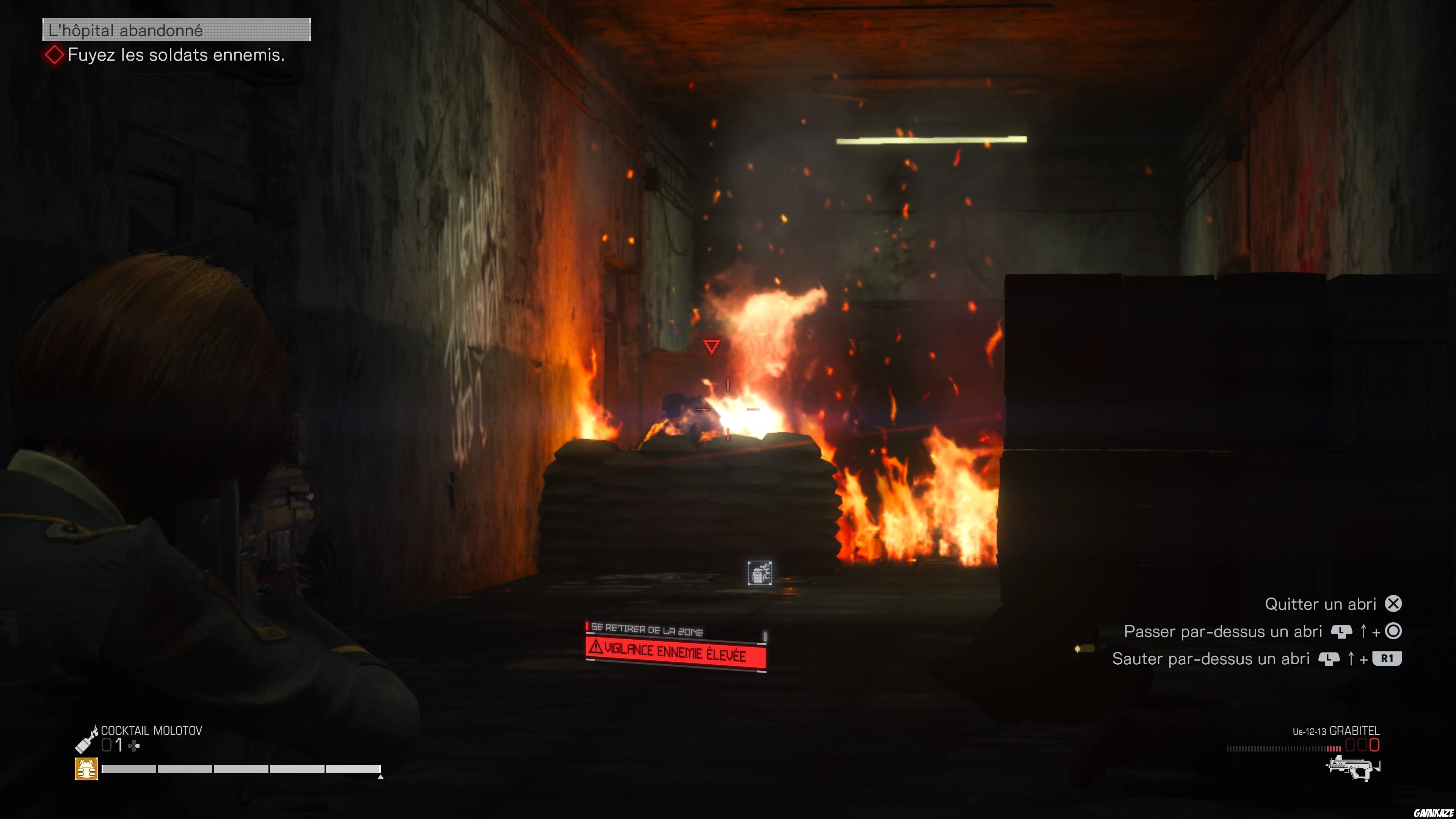The width and height of the screenshot is (1456, 819).
Task: Click the d-pad icon beside the Molotov count
Action: coord(134,746)
